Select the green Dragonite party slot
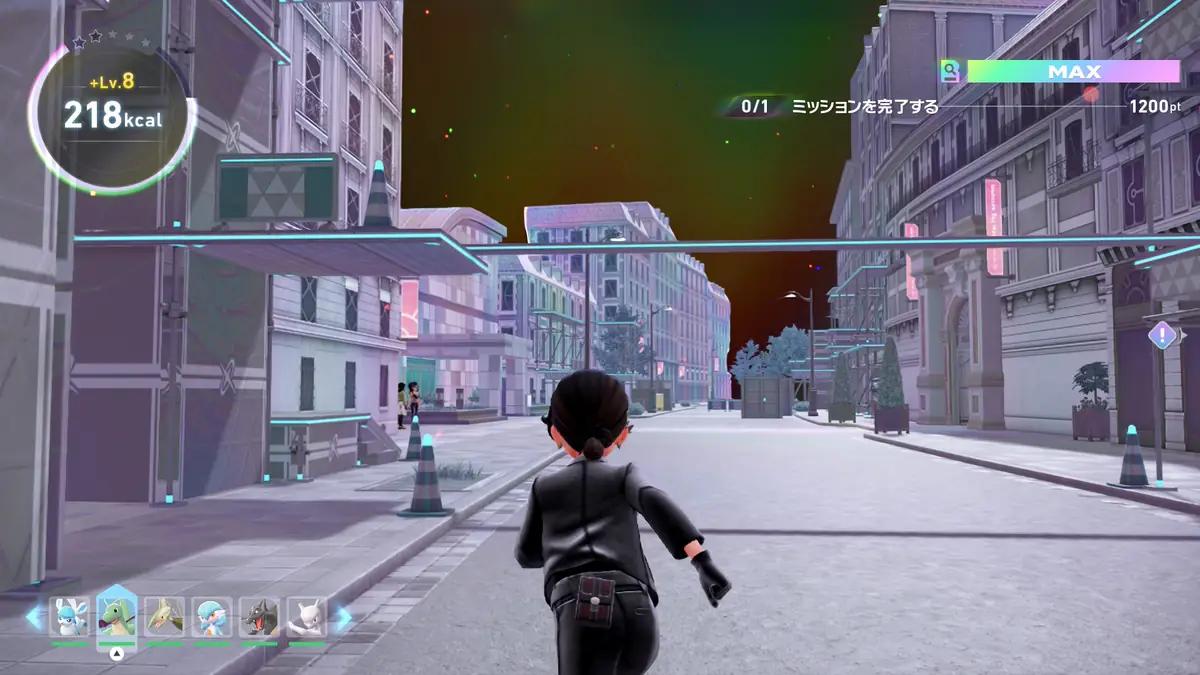Viewport: 1200px width, 675px height. pos(116,615)
